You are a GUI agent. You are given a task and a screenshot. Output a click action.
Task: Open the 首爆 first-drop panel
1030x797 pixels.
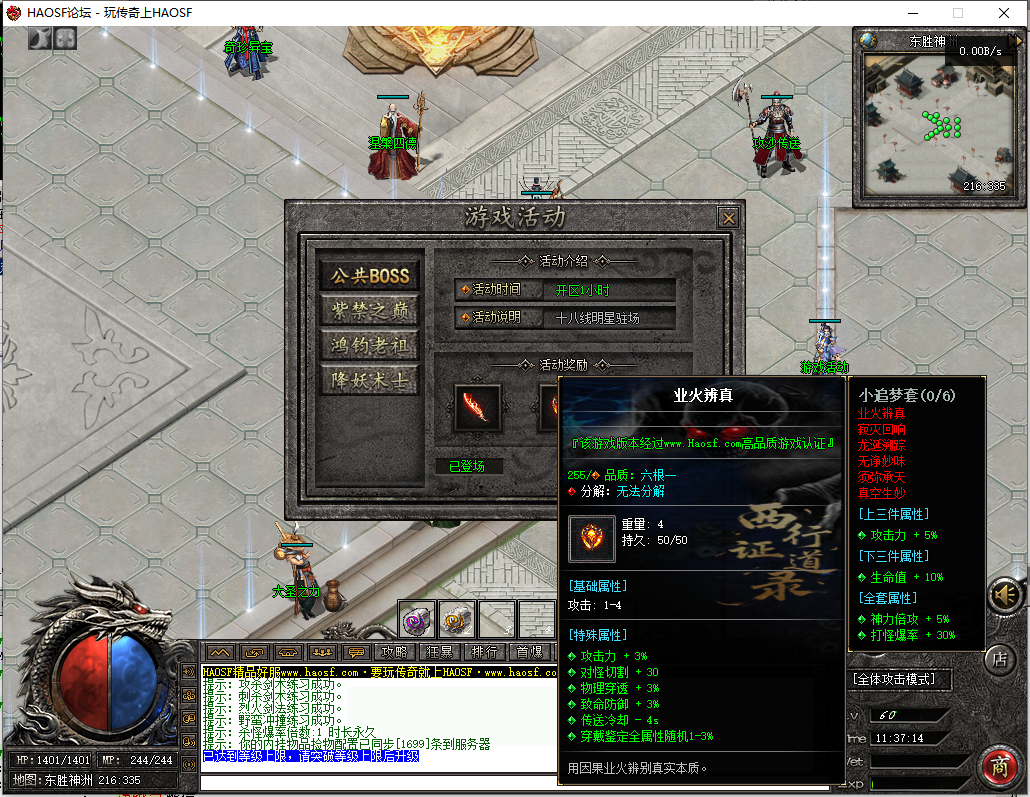pos(529,652)
